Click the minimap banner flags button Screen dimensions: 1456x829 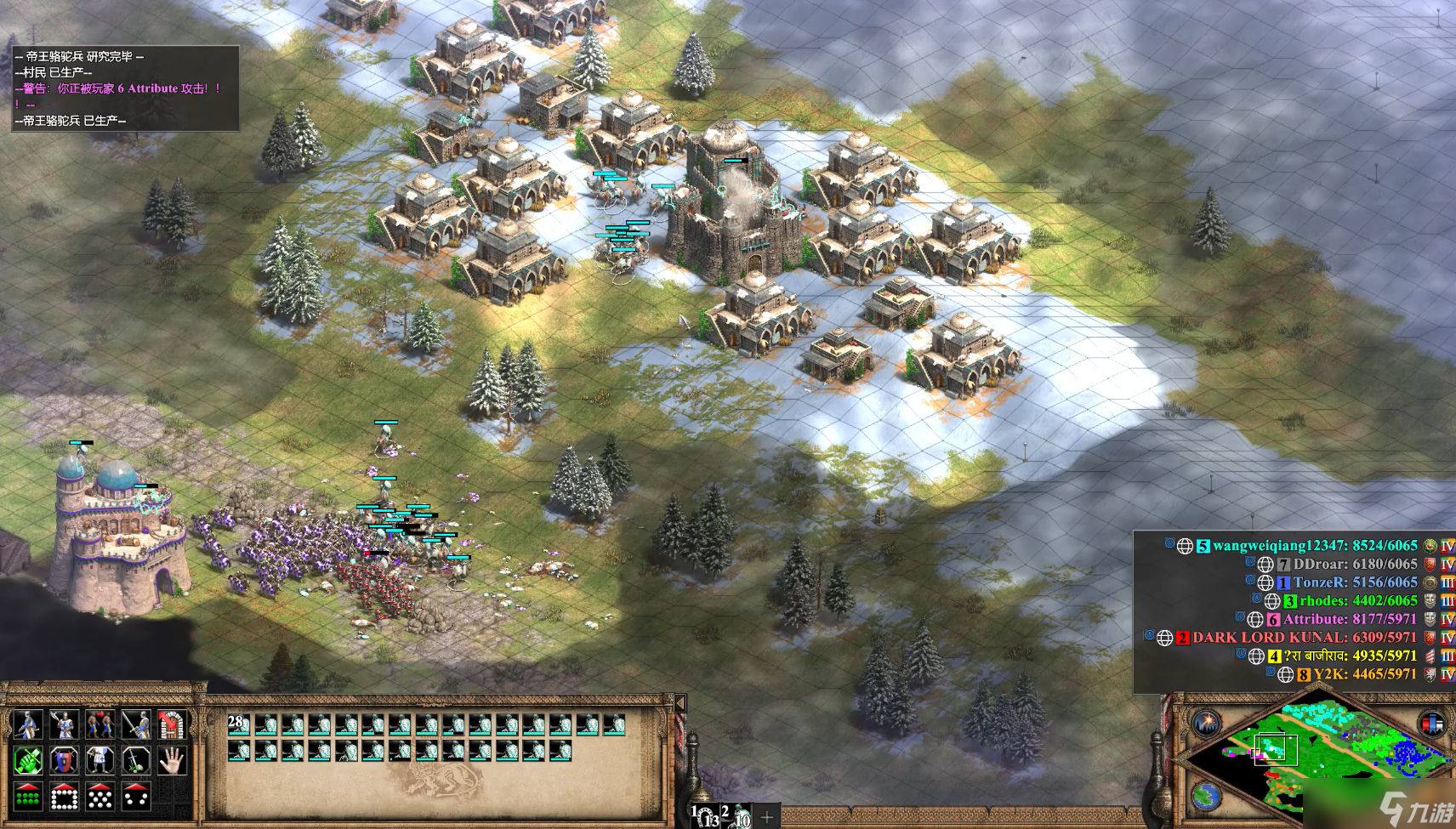[1433, 724]
